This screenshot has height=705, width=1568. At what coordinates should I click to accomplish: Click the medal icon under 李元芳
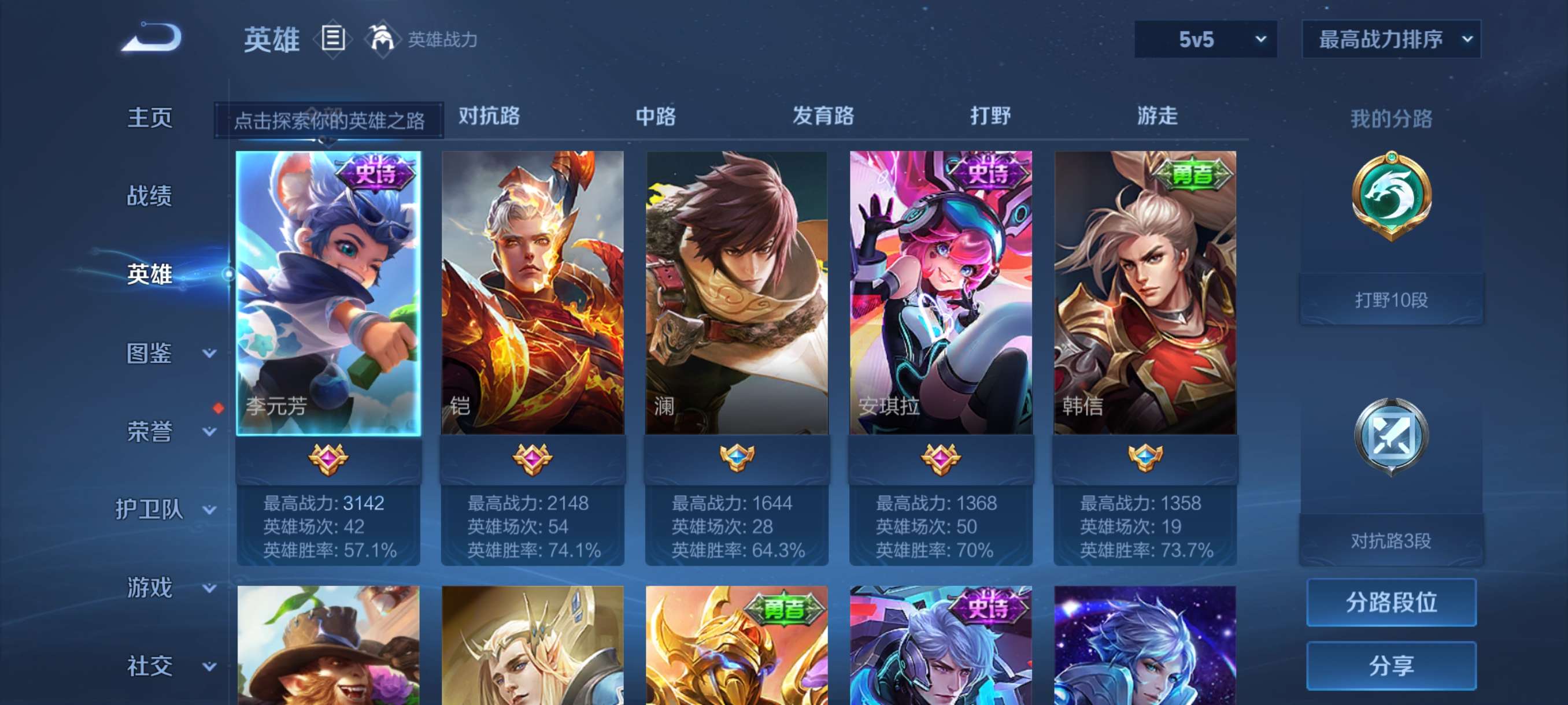tap(329, 461)
